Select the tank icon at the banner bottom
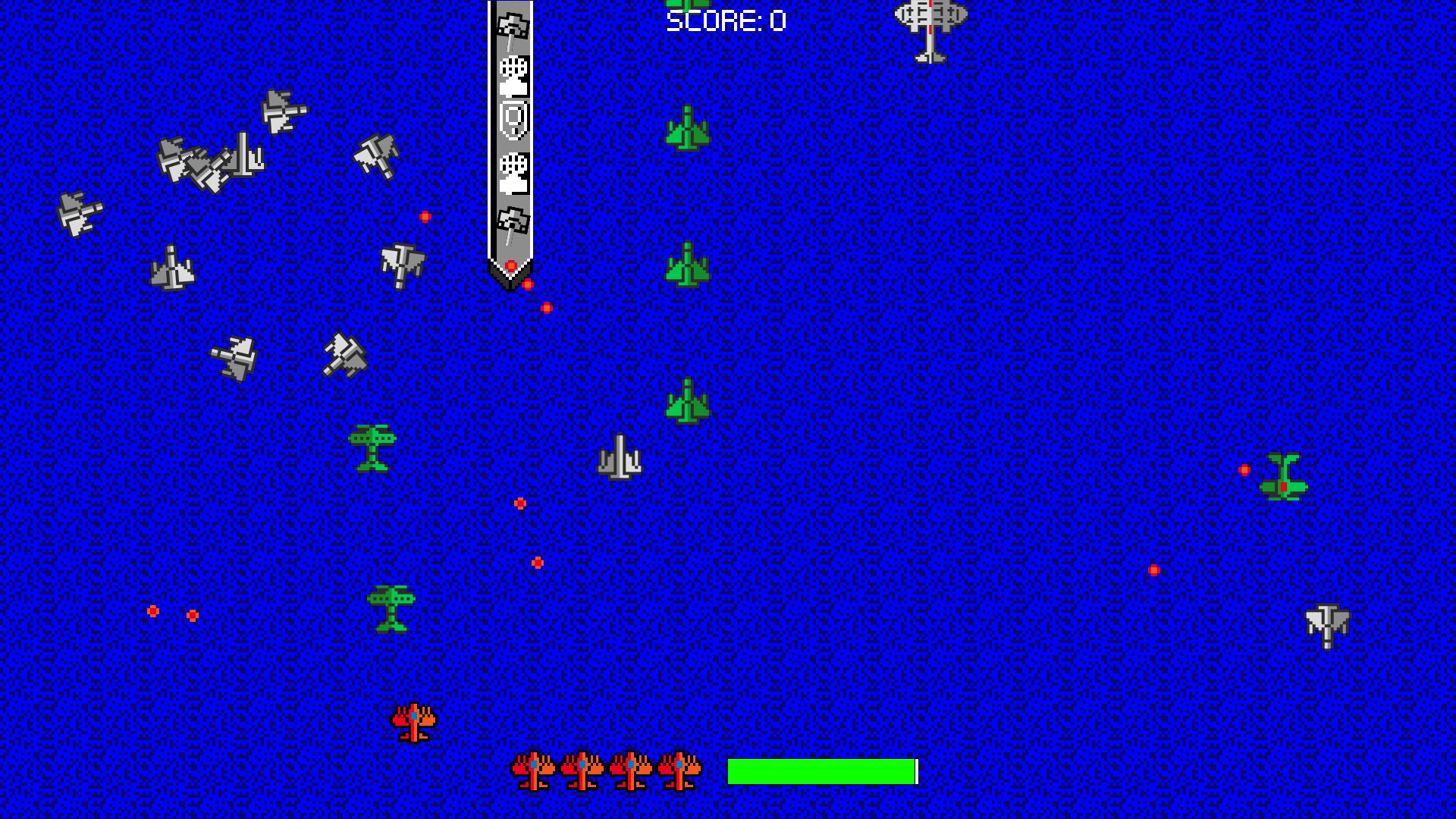 point(513,220)
